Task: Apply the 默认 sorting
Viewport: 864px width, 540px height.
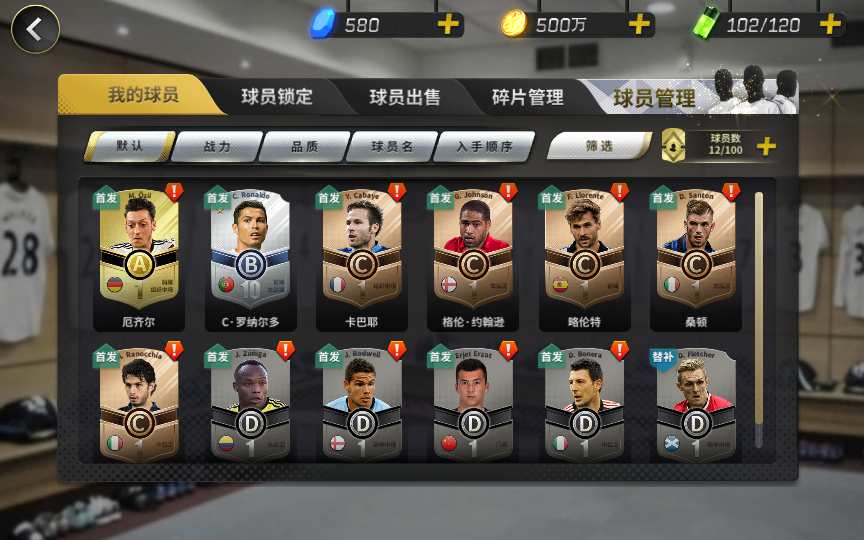Action: click(130, 146)
